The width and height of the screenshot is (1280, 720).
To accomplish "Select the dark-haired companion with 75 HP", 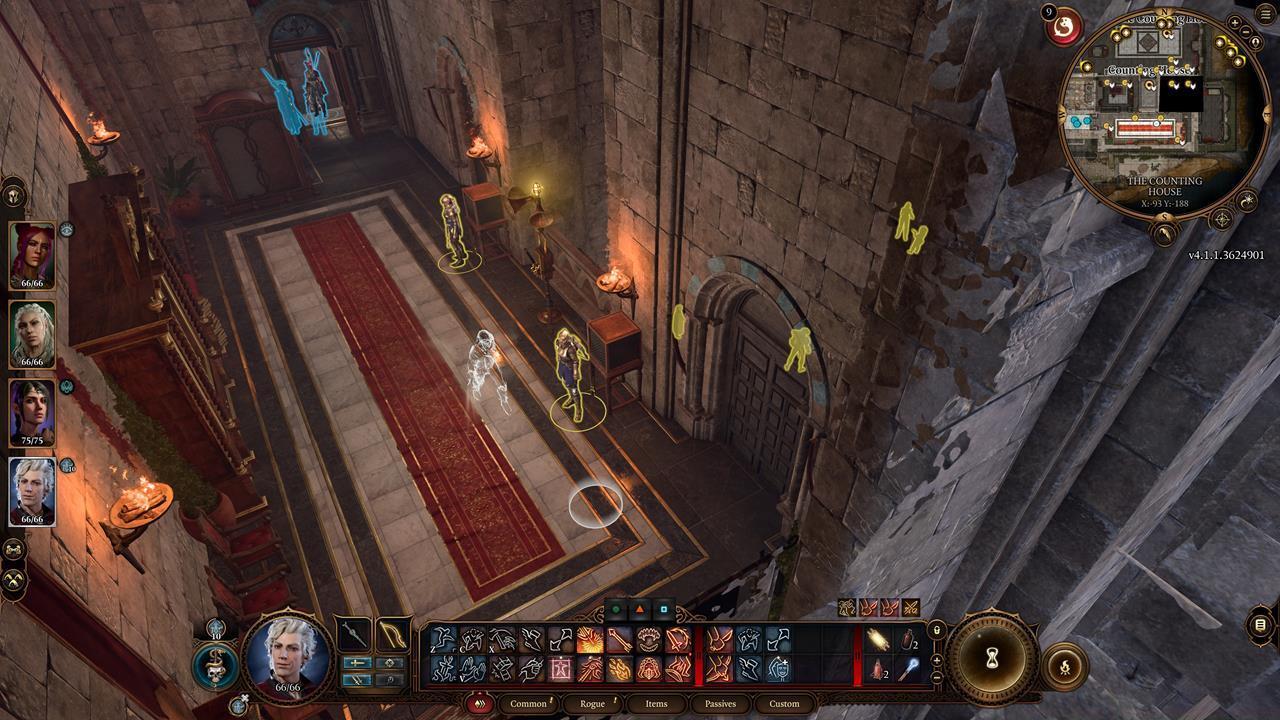I will 32,413.
